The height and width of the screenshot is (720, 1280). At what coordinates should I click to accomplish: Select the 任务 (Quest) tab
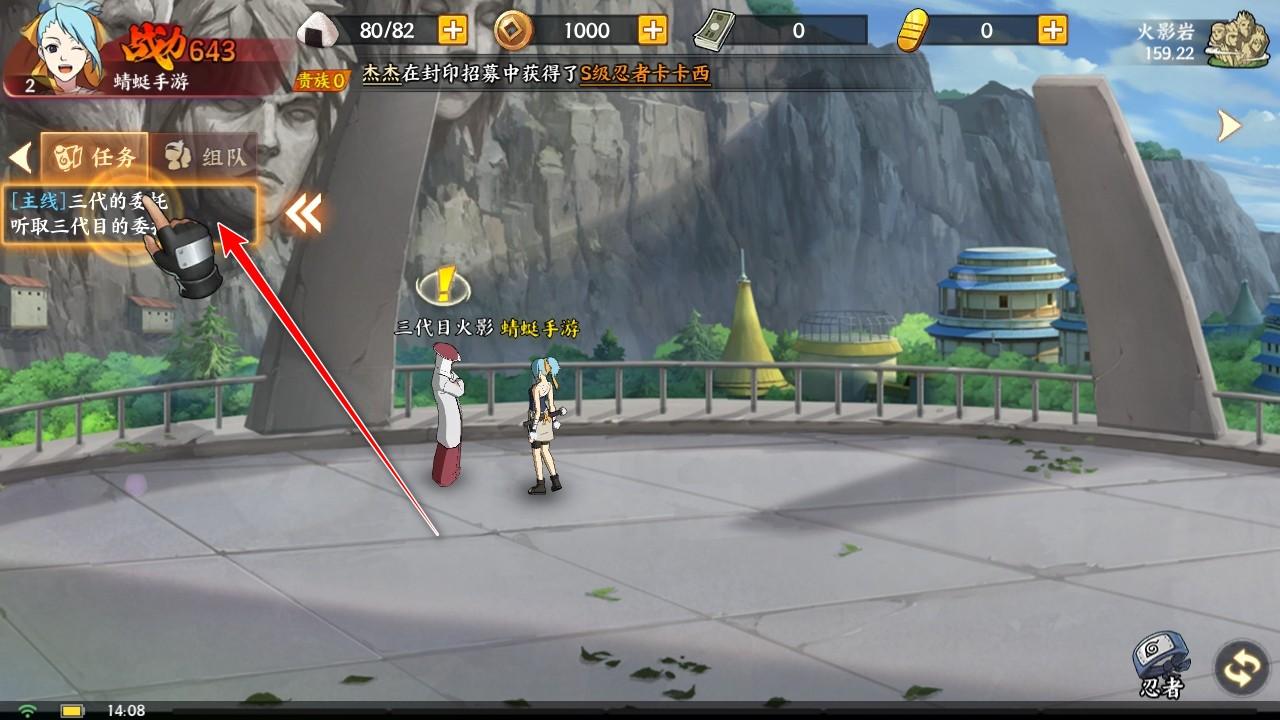point(95,155)
